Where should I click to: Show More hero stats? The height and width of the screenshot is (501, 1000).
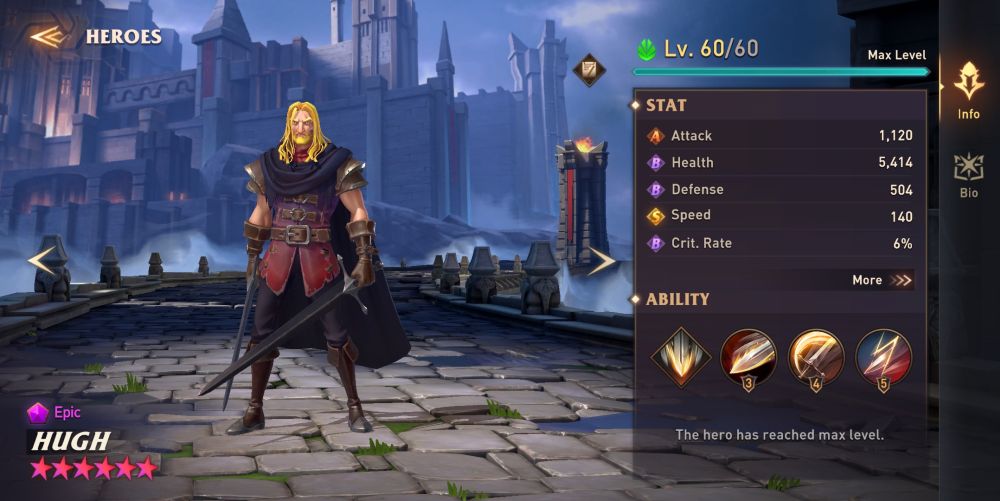pyautogui.click(x=882, y=280)
